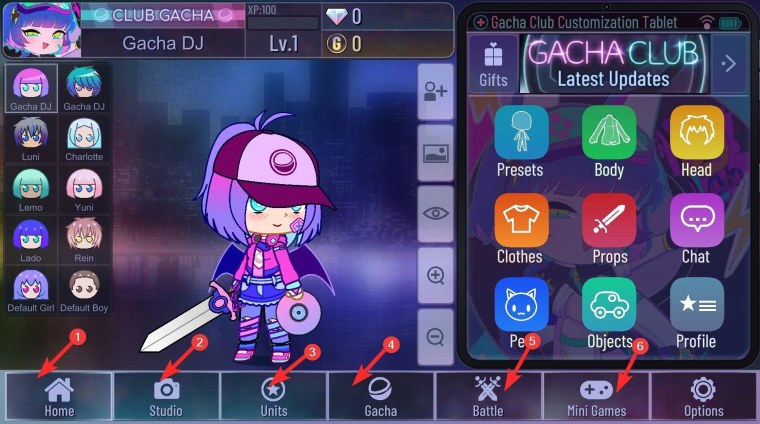Toggle character visibility with the eye button
This screenshot has height=424, width=760.
pos(436,213)
